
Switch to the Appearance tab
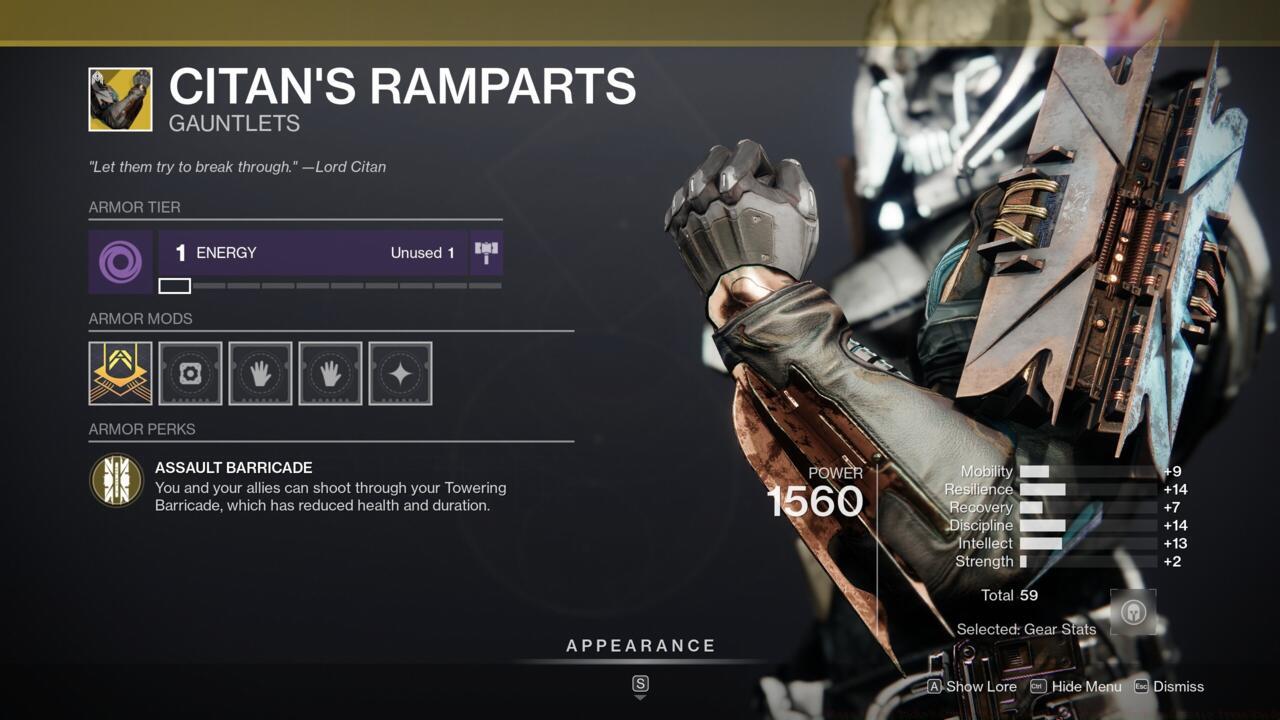[x=640, y=645]
